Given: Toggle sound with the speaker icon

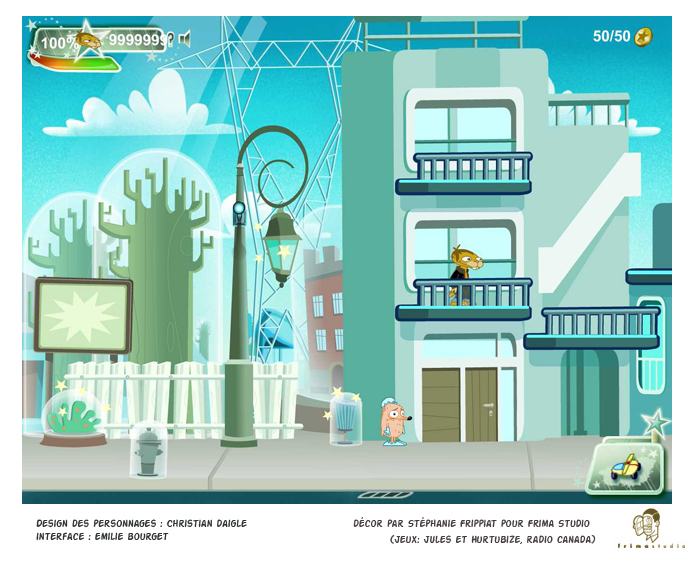Looking at the screenshot, I should pyautogui.click(x=185, y=40).
